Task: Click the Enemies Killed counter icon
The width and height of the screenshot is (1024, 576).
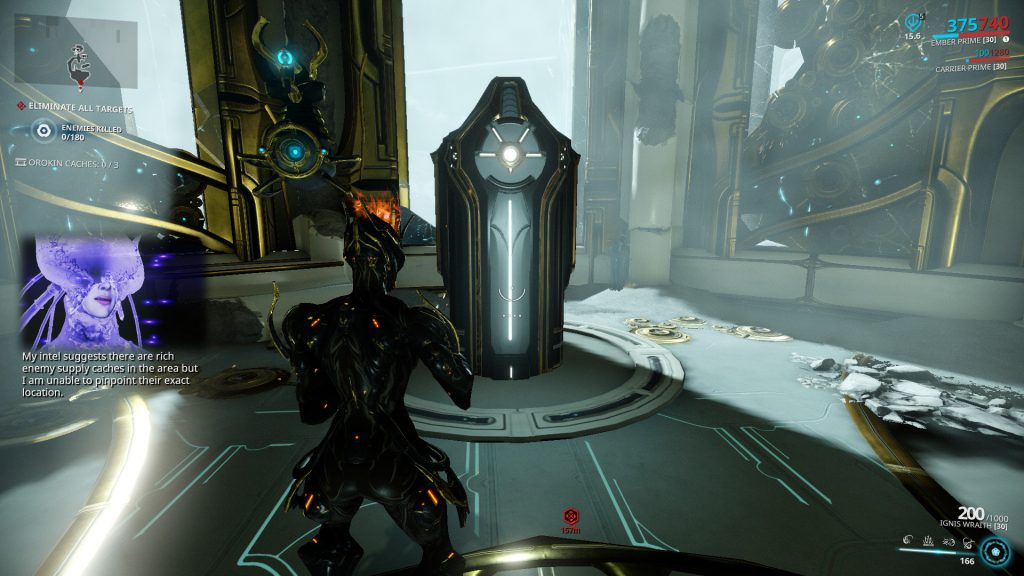Action: click(44, 130)
